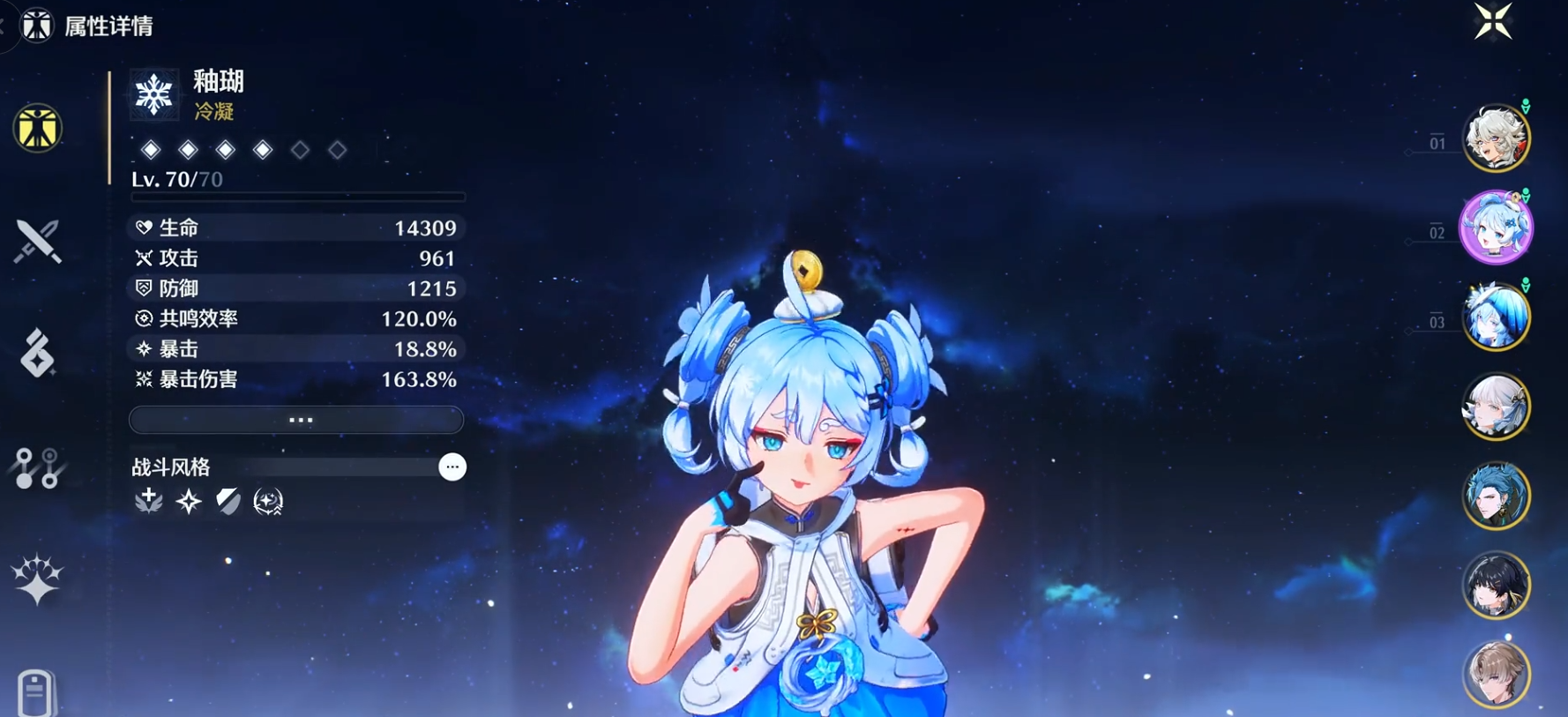Close the attribute details screen
Screen dimensions: 1568x717
click(1493, 21)
